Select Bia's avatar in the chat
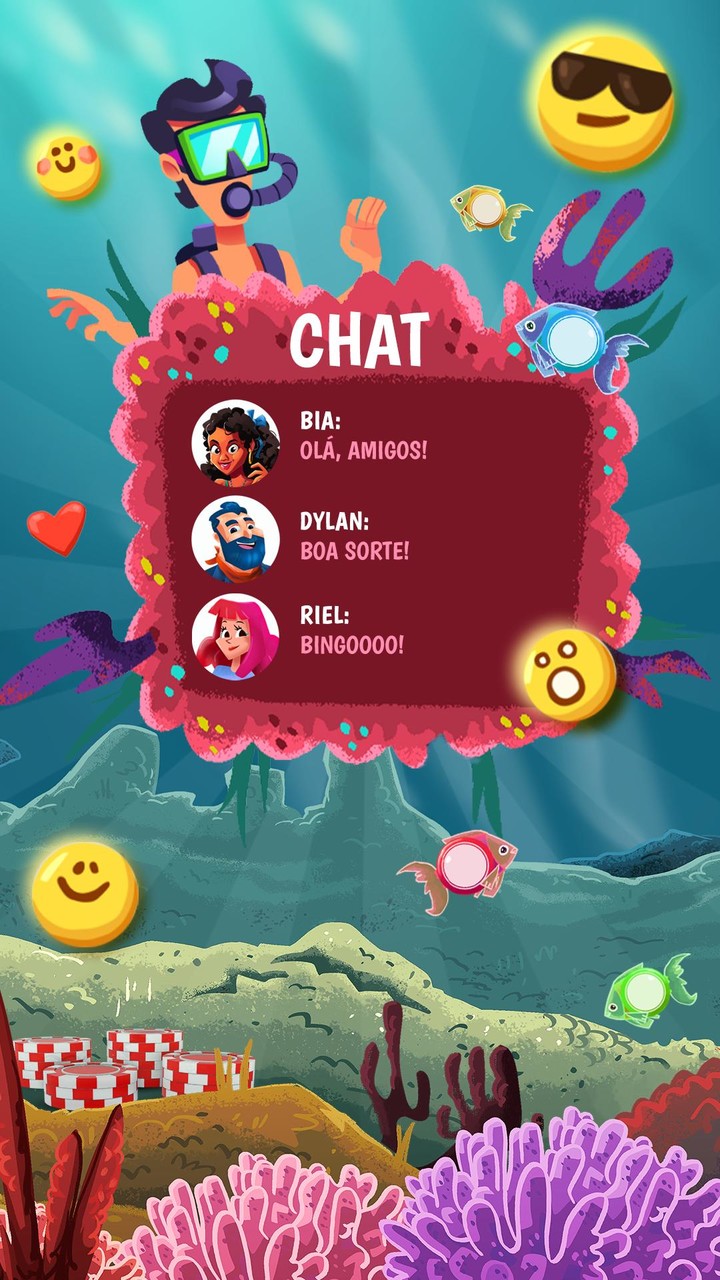The image size is (720, 1280). point(236,443)
